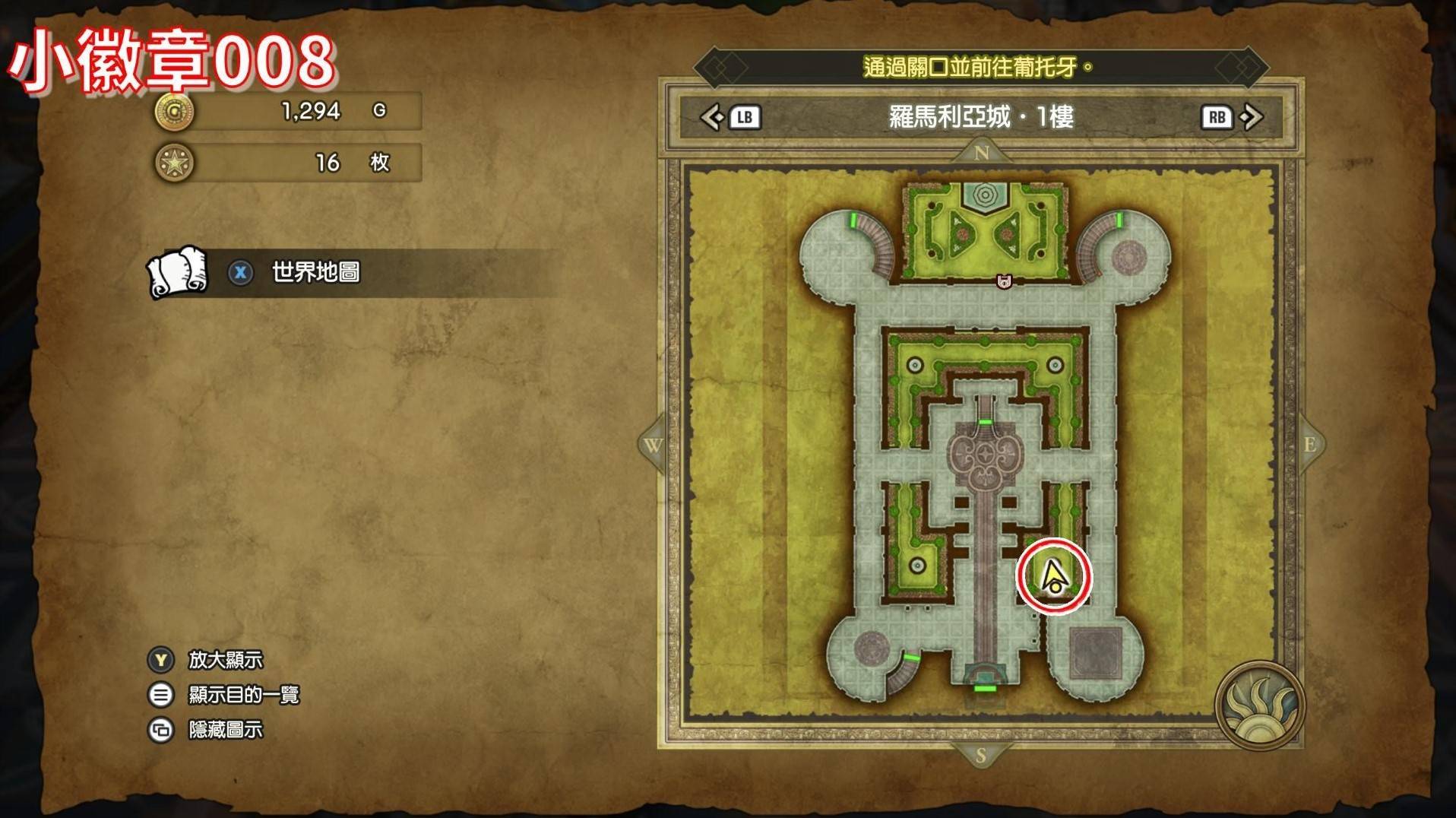Toggle 隱藏圖示 hide icons option
The image size is (1456, 818).
[x=225, y=730]
